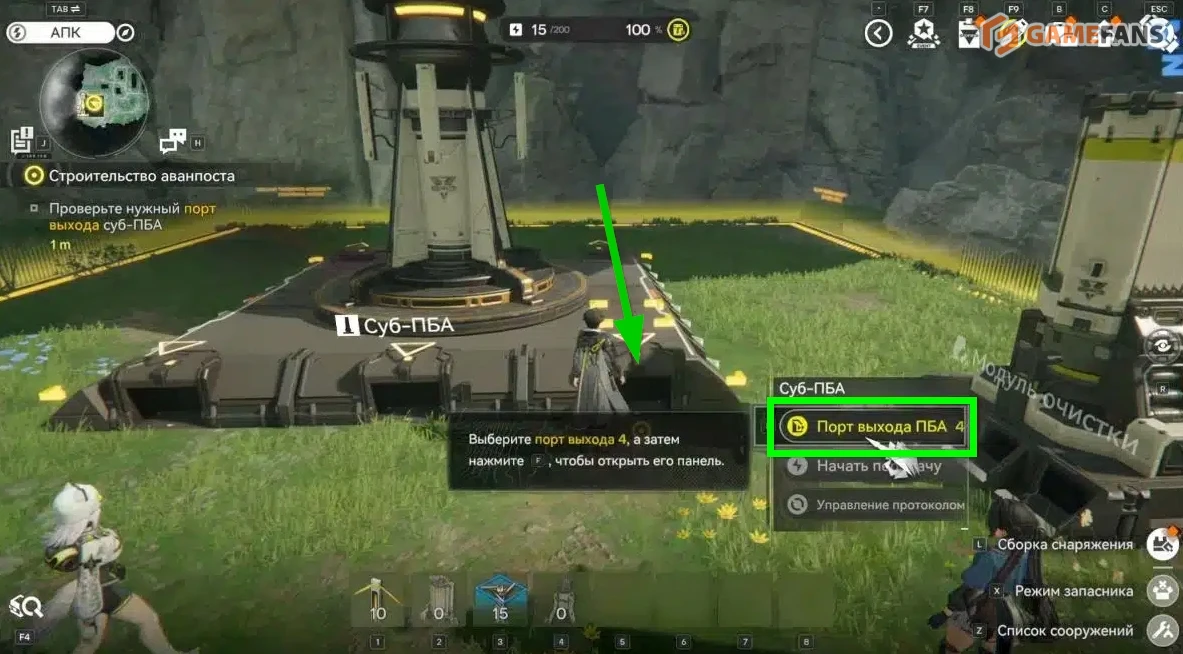Open Сборка снаряжения
This screenshot has width=1183, height=654.
[x=1163, y=544]
